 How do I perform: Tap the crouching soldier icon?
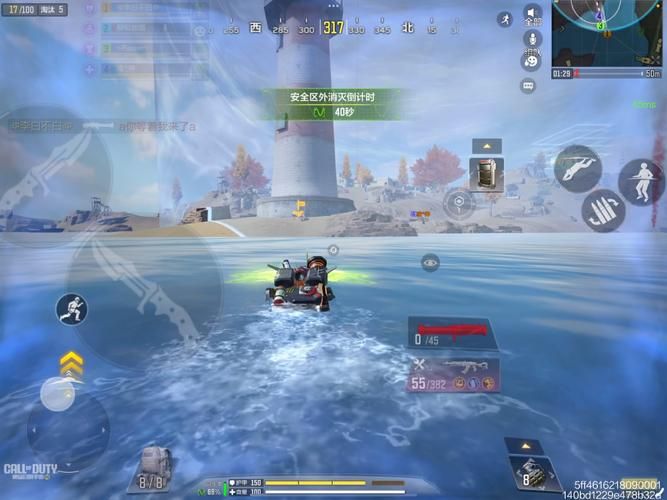pos(71,308)
